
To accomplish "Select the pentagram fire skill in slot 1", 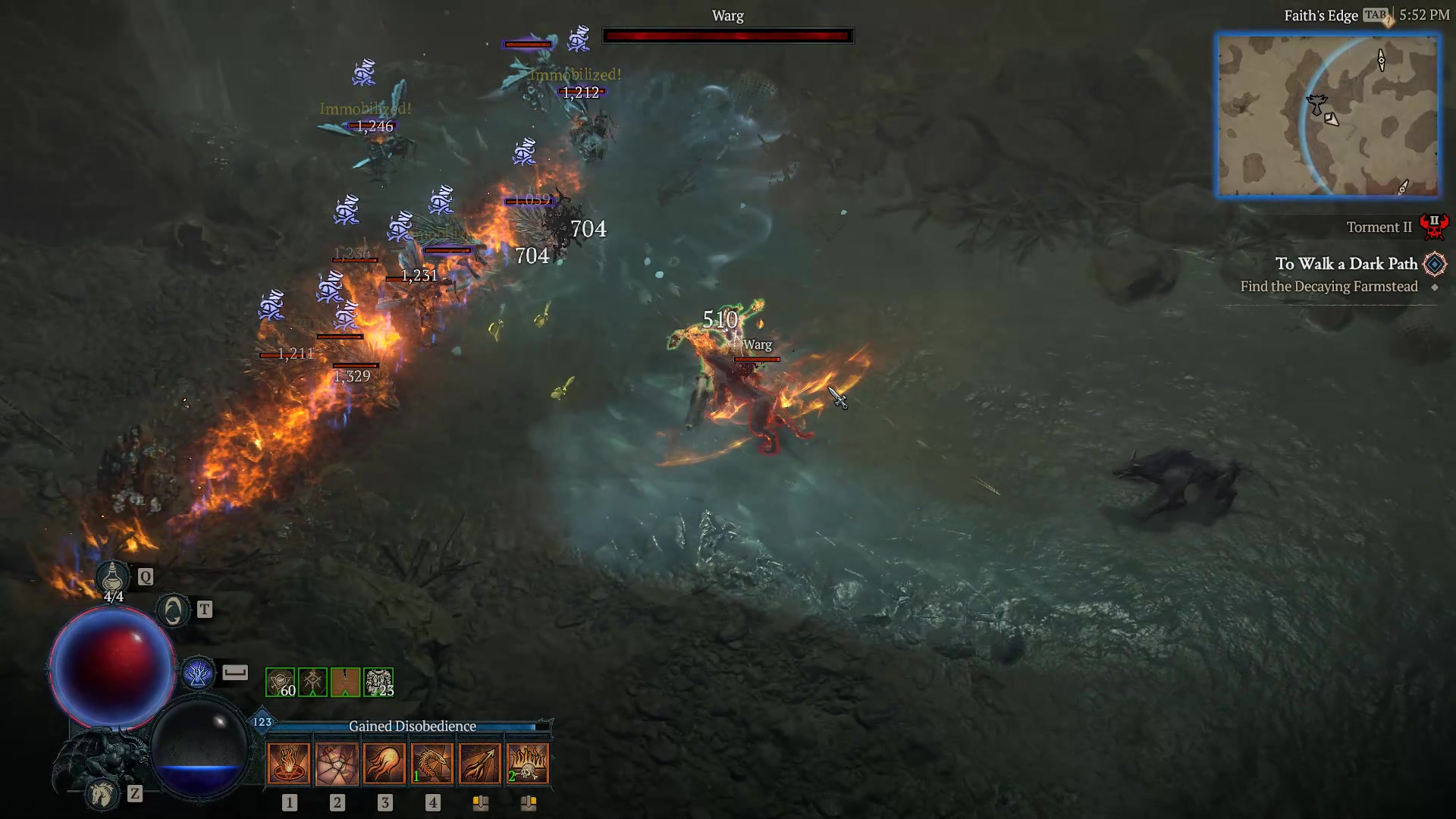I will click(288, 762).
